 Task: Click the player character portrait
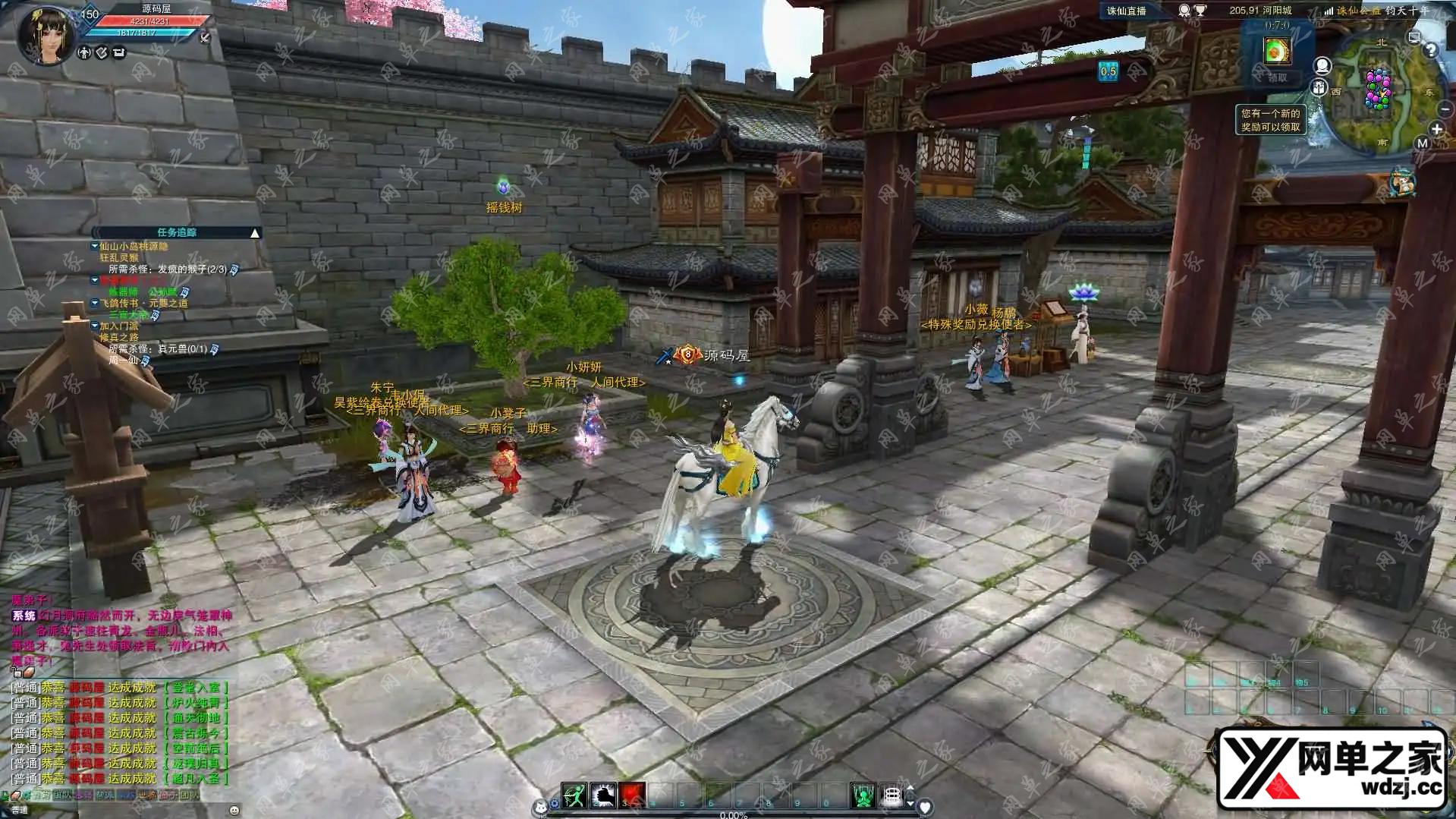tap(46, 34)
